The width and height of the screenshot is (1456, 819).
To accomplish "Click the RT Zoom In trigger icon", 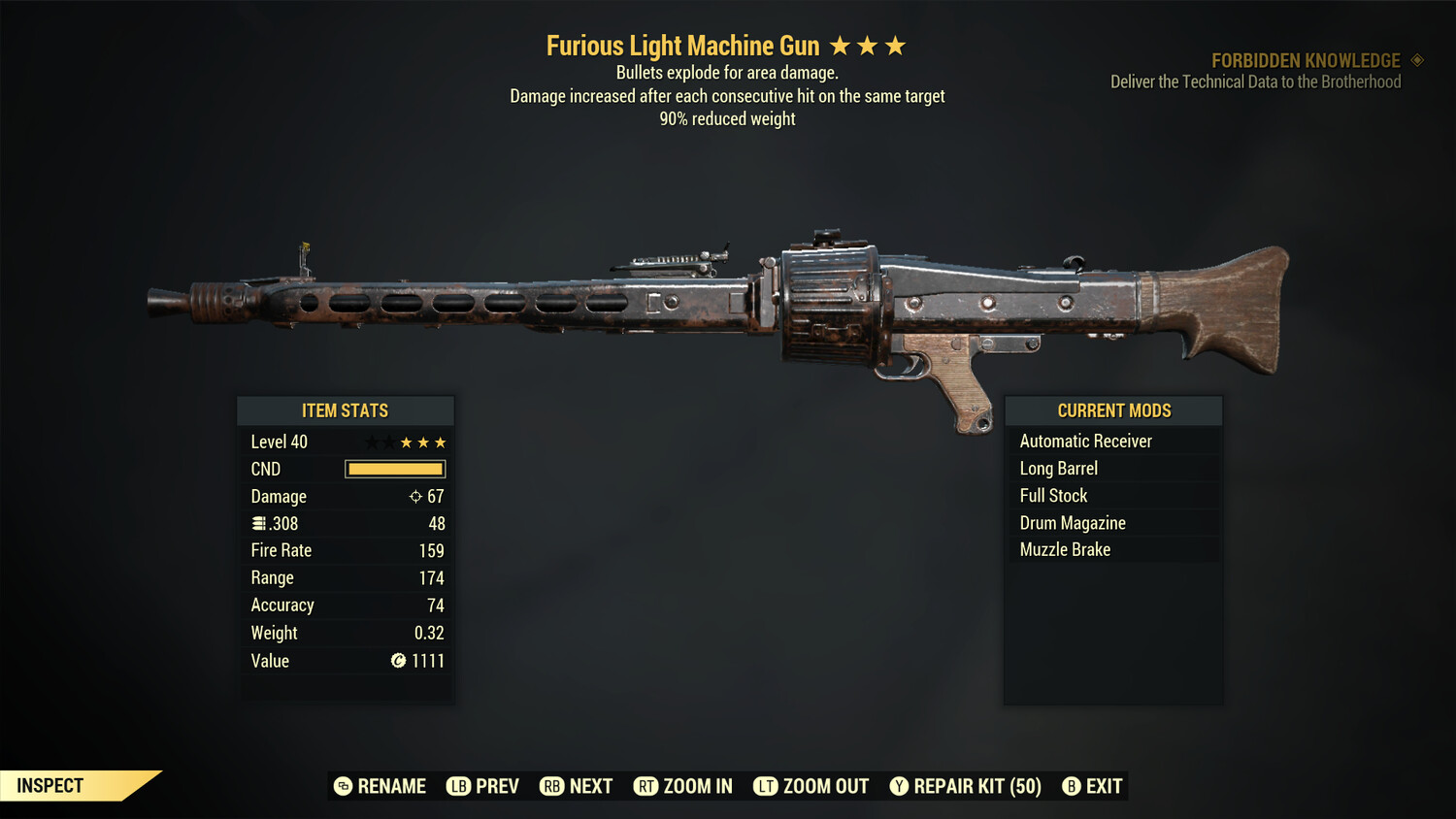I will (x=646, y=786).
